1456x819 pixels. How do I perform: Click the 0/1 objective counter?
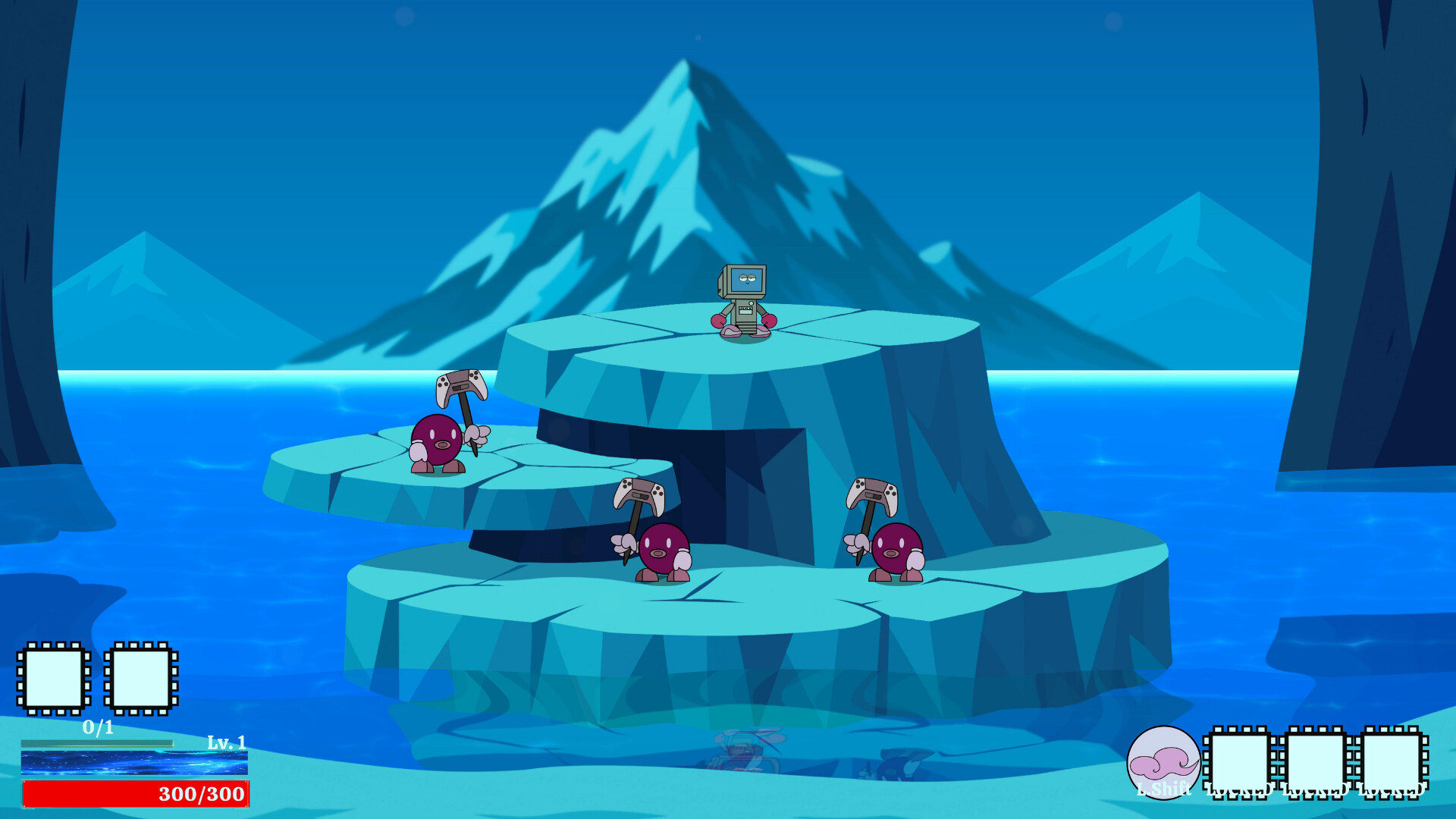(x=97, y=727)
